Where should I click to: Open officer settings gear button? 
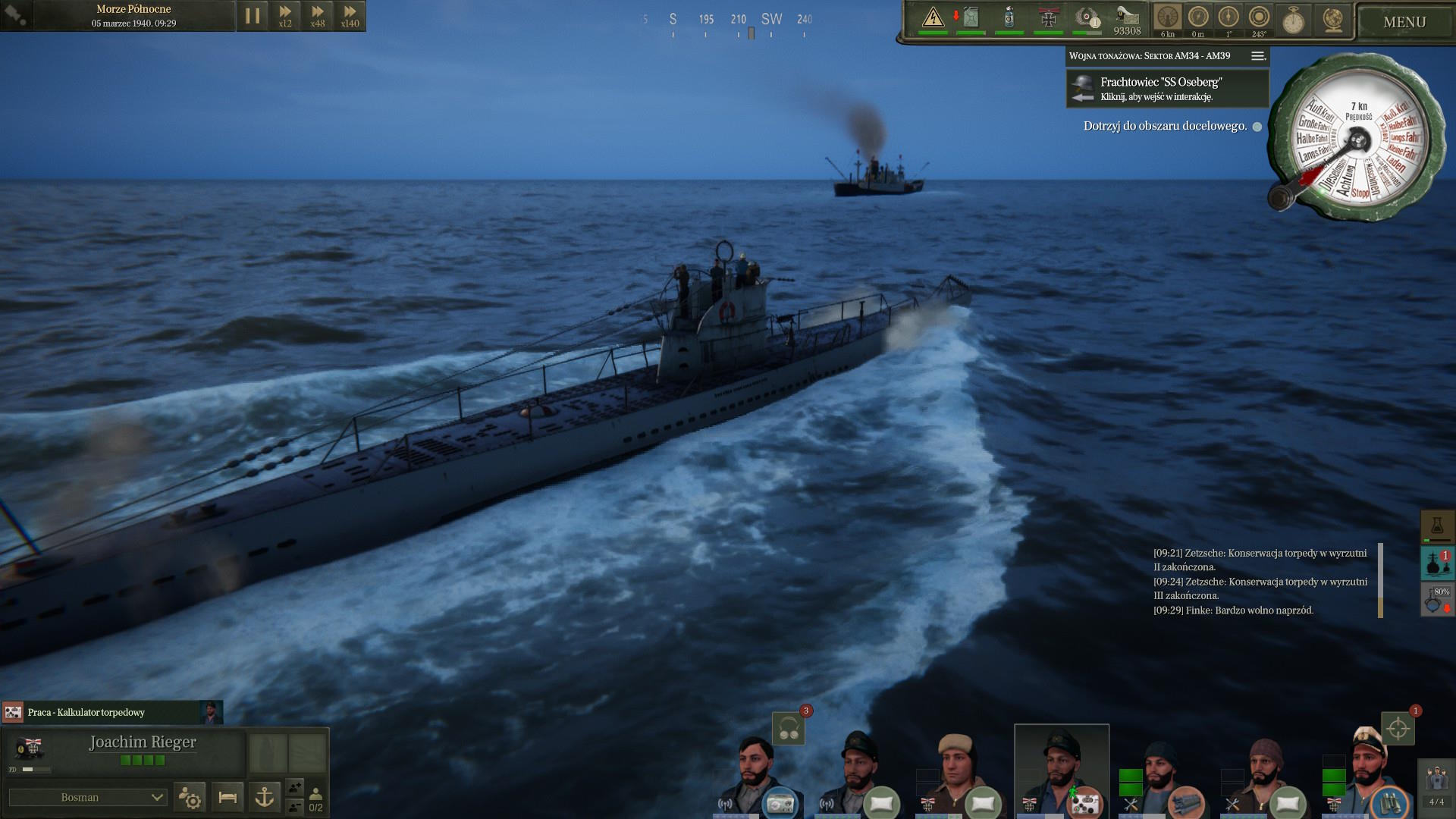pyautogui.click(x=190, y=797)
